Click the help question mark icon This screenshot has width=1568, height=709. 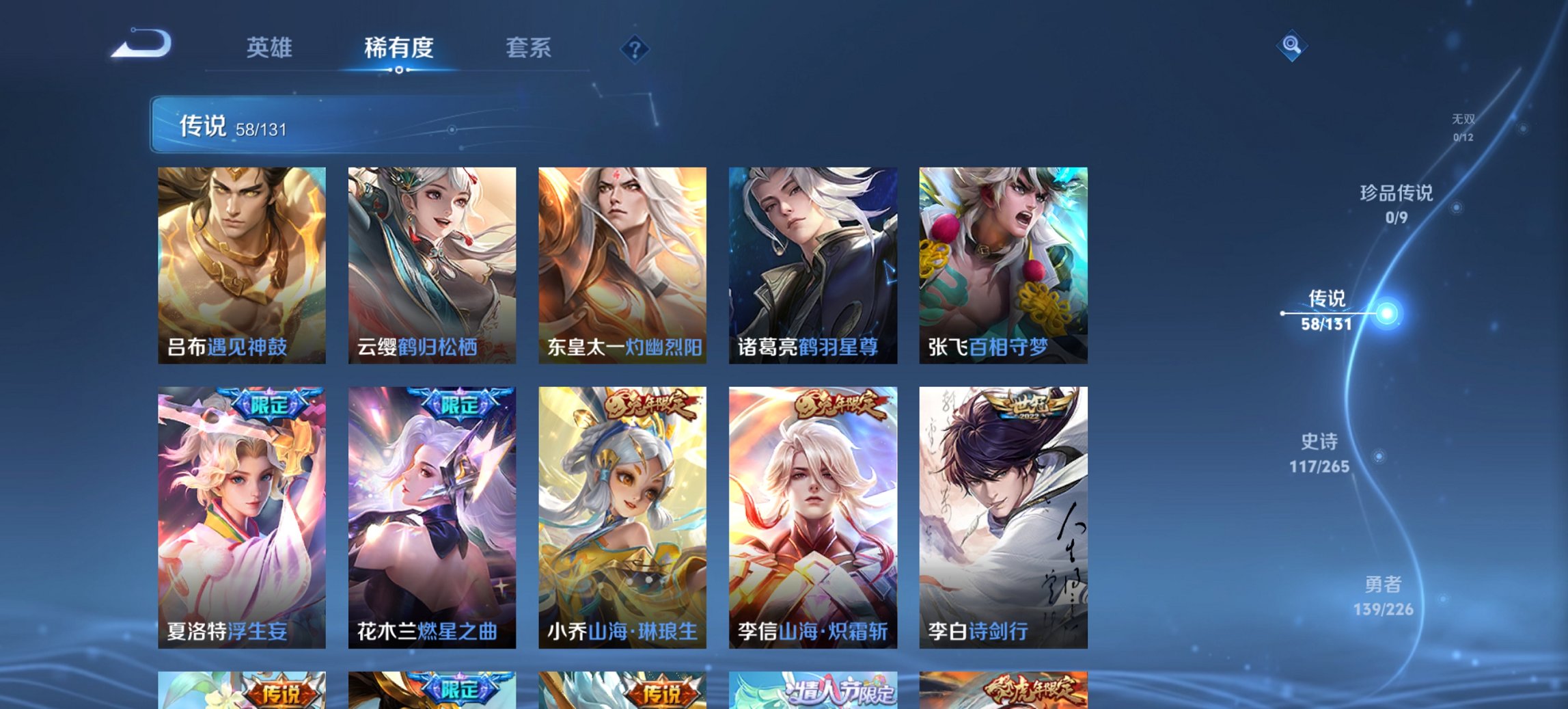coord(633,46)
